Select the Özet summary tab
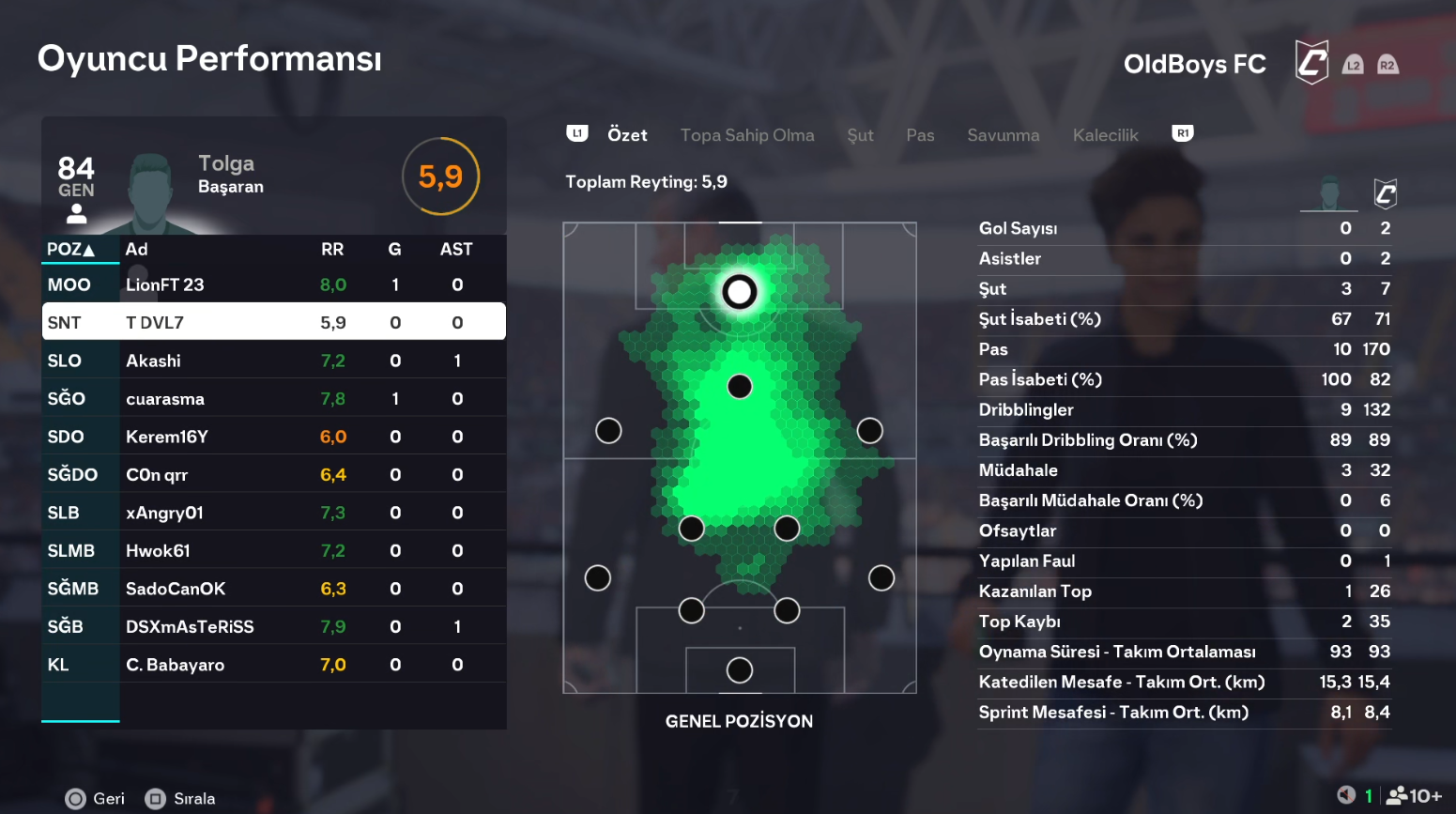Viewport: 1456px width, 814px height. 627,135
